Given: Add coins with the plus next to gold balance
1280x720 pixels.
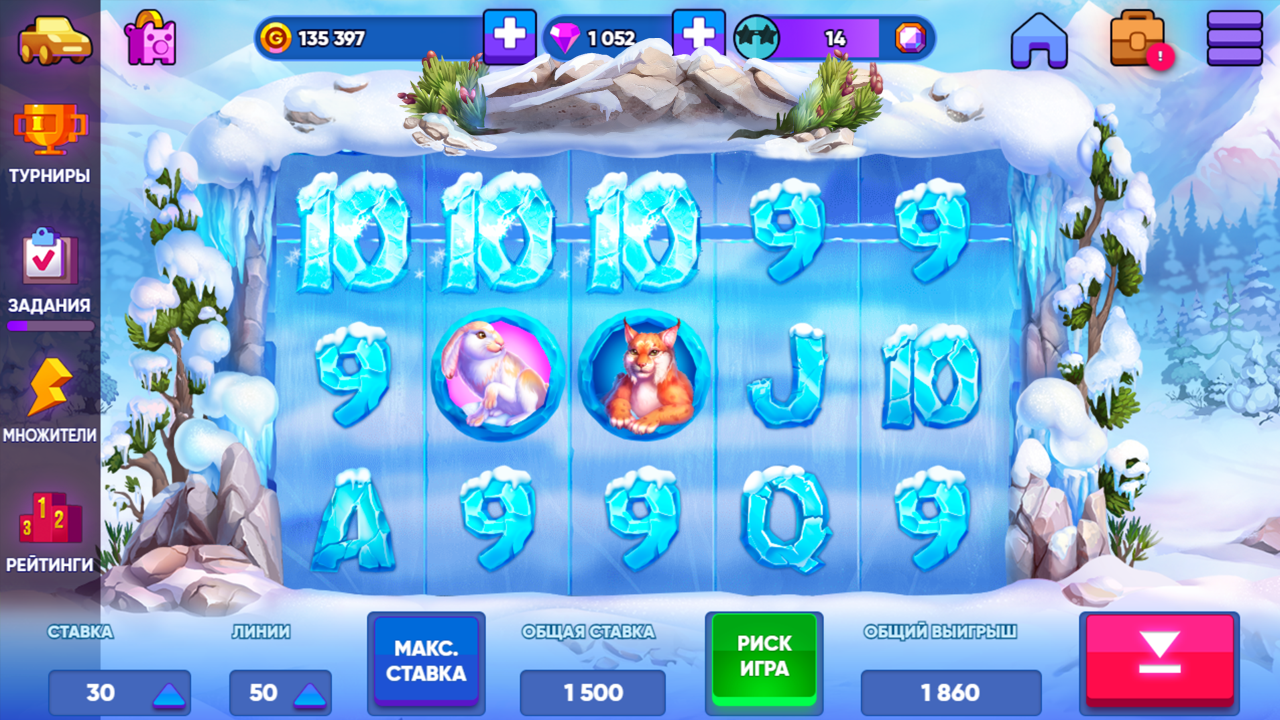Looking at the screenshot, I should tap(510, 34).
